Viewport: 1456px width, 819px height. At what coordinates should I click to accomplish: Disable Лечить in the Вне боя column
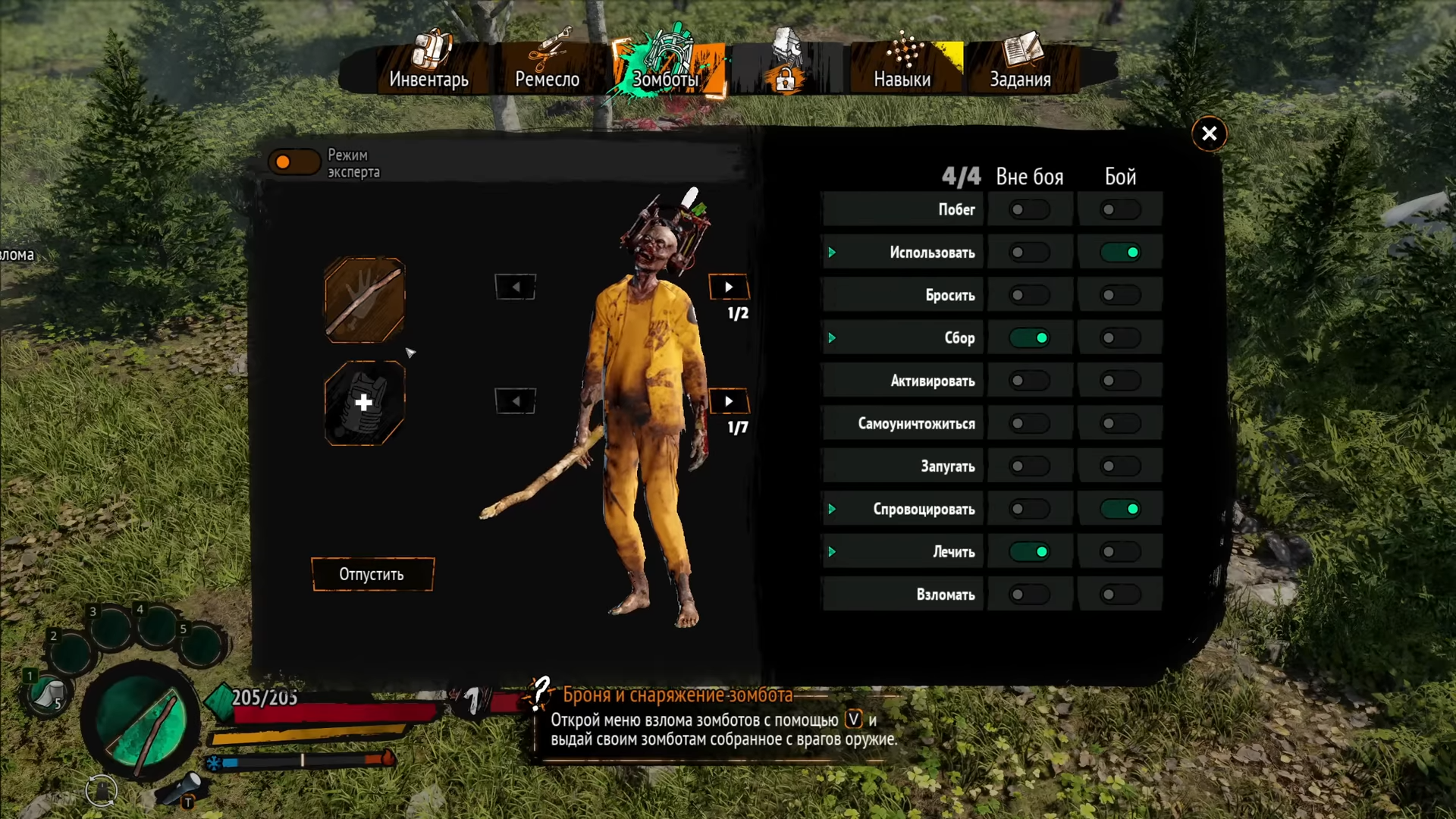pyautogui.click(x=1029, y=552)
